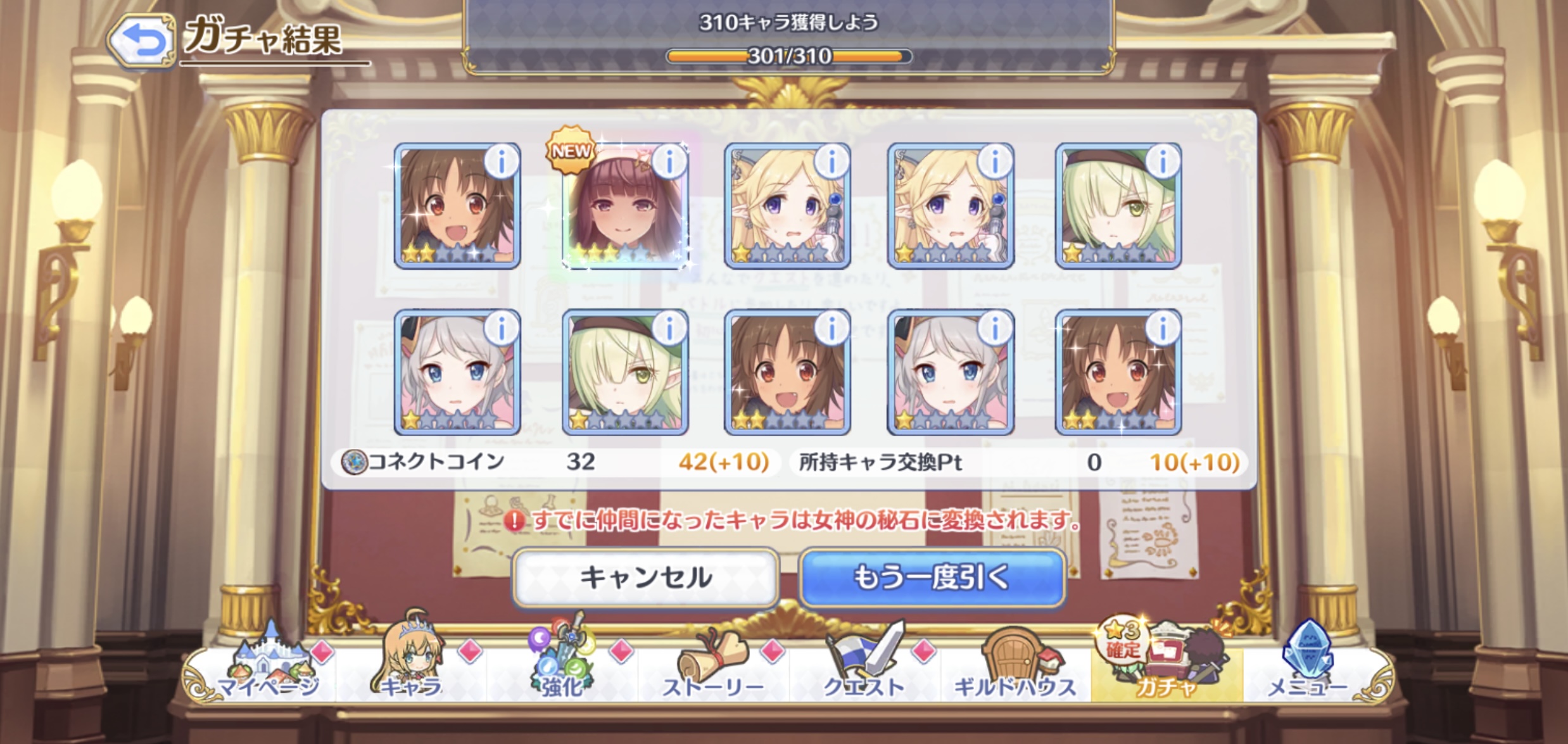The image size is (1568, 744).
Task: Show info for the NEW character
Action: coord(669,161)
